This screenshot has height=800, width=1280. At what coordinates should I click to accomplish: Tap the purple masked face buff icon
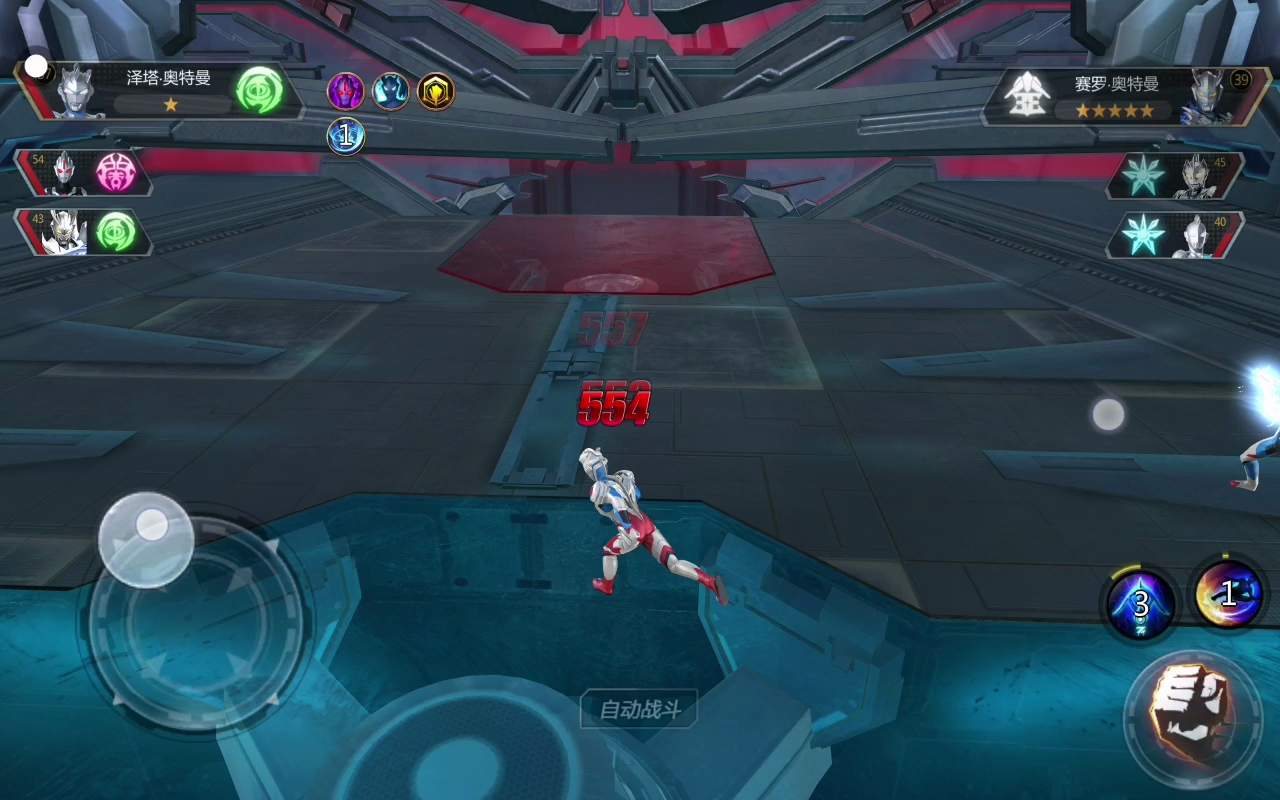click(346, 92)
